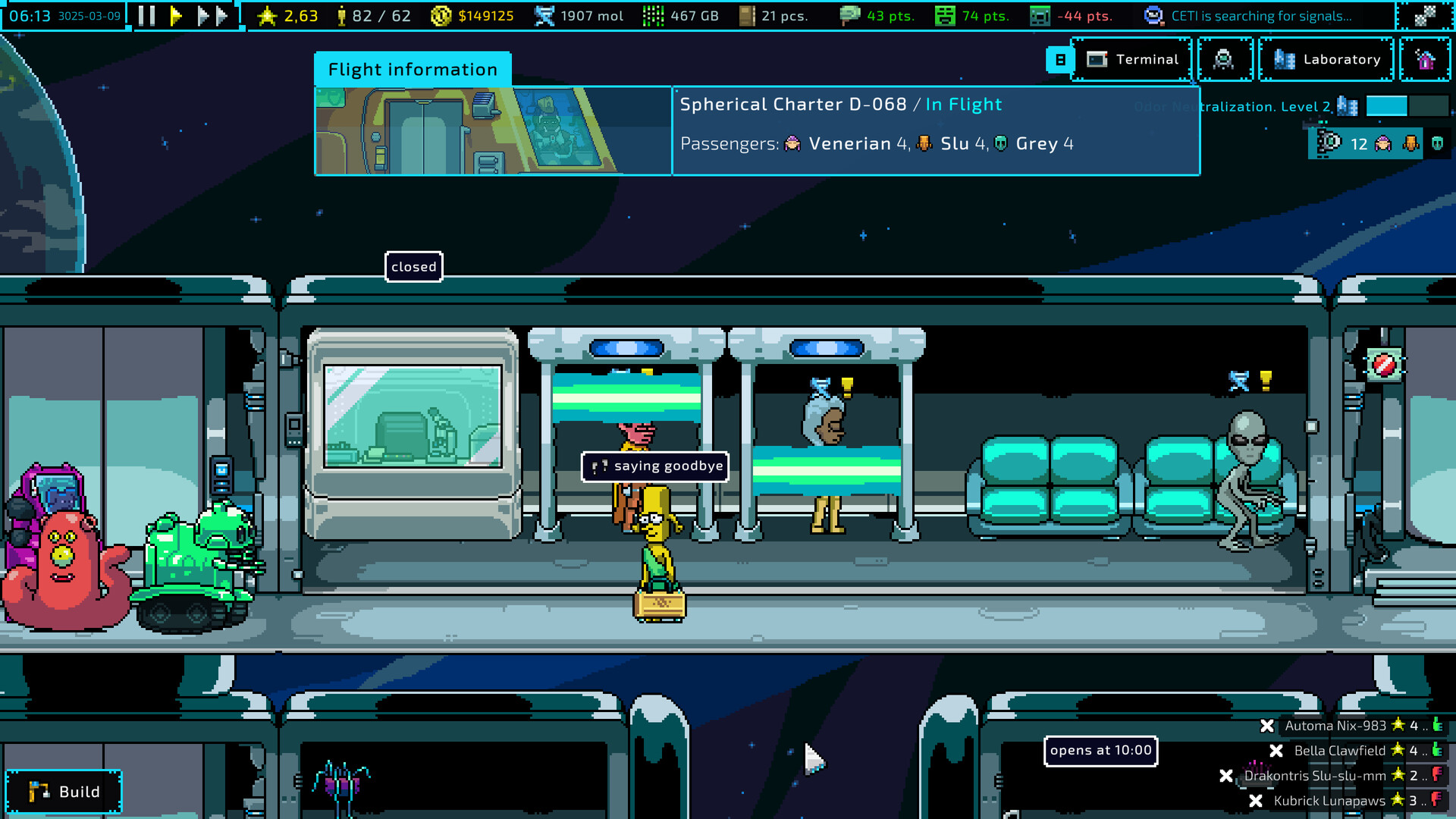1456x819 pixels.
Task: Select the robot drone icon next to Terminal
Action: pyautogui.click(x=1224, y=59)
